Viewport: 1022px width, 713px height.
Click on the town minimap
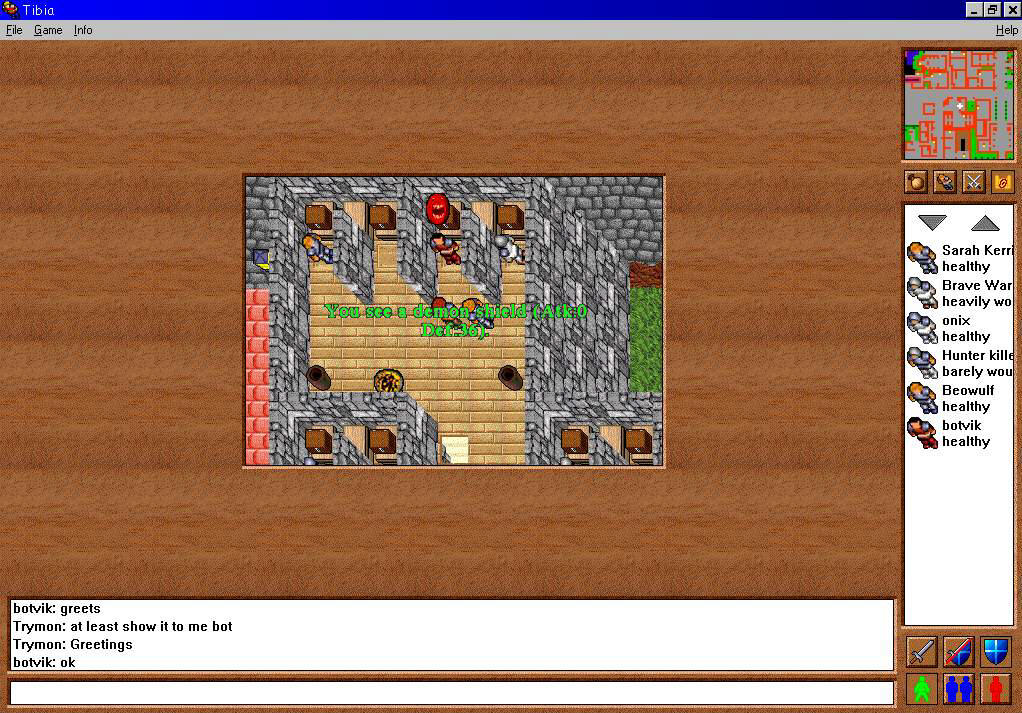(959, 104)
